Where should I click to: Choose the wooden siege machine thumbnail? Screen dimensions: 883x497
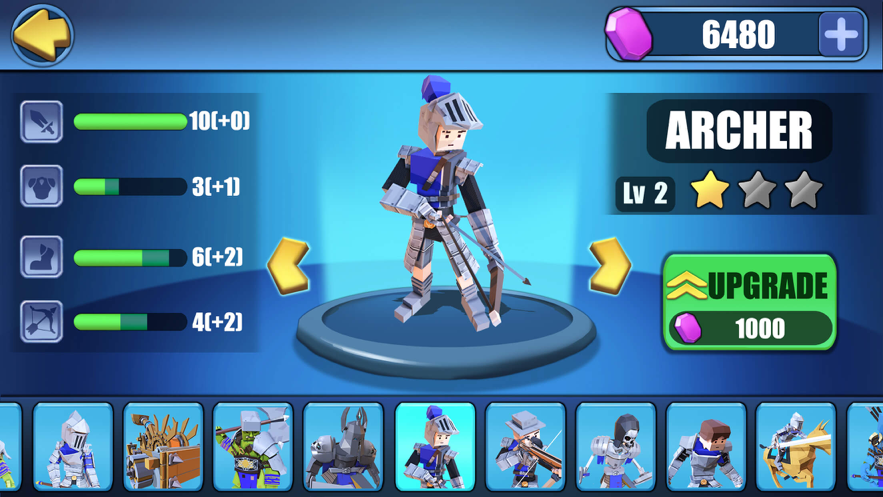(163, 447)
